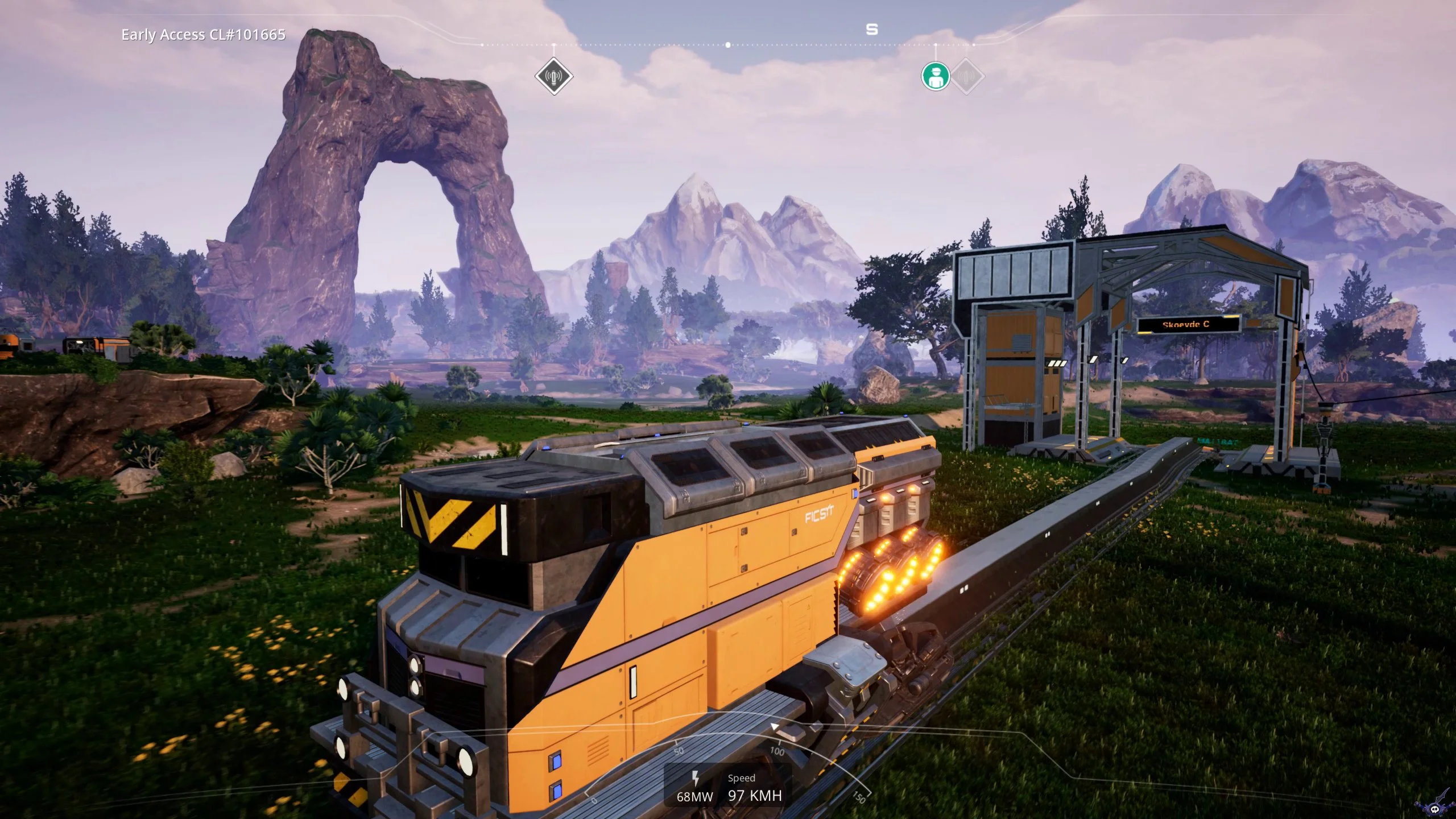The height and width of the screenshot is (819, 1456).
Task: Click the lightning bolt power icon in the HUD
Action: point(697,779)
